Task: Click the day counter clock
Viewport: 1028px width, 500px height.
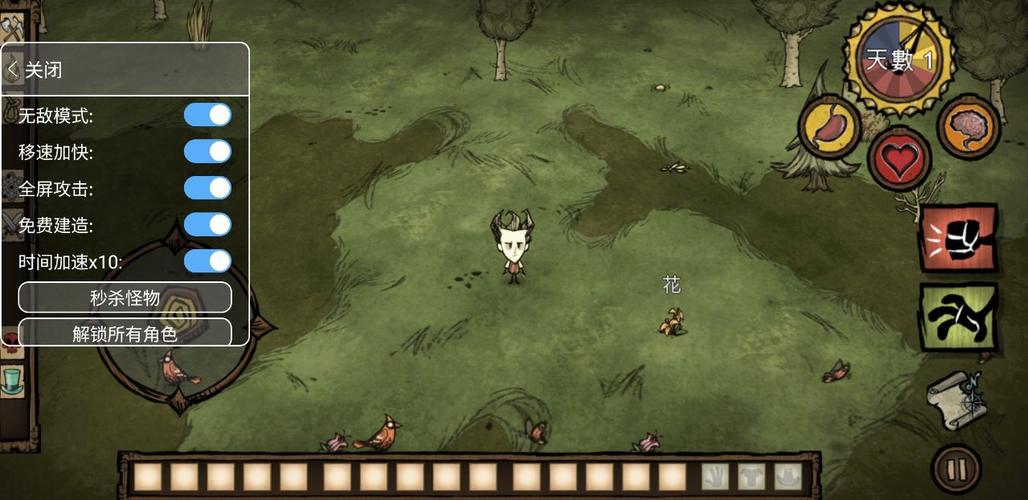Action: (897, 60)
